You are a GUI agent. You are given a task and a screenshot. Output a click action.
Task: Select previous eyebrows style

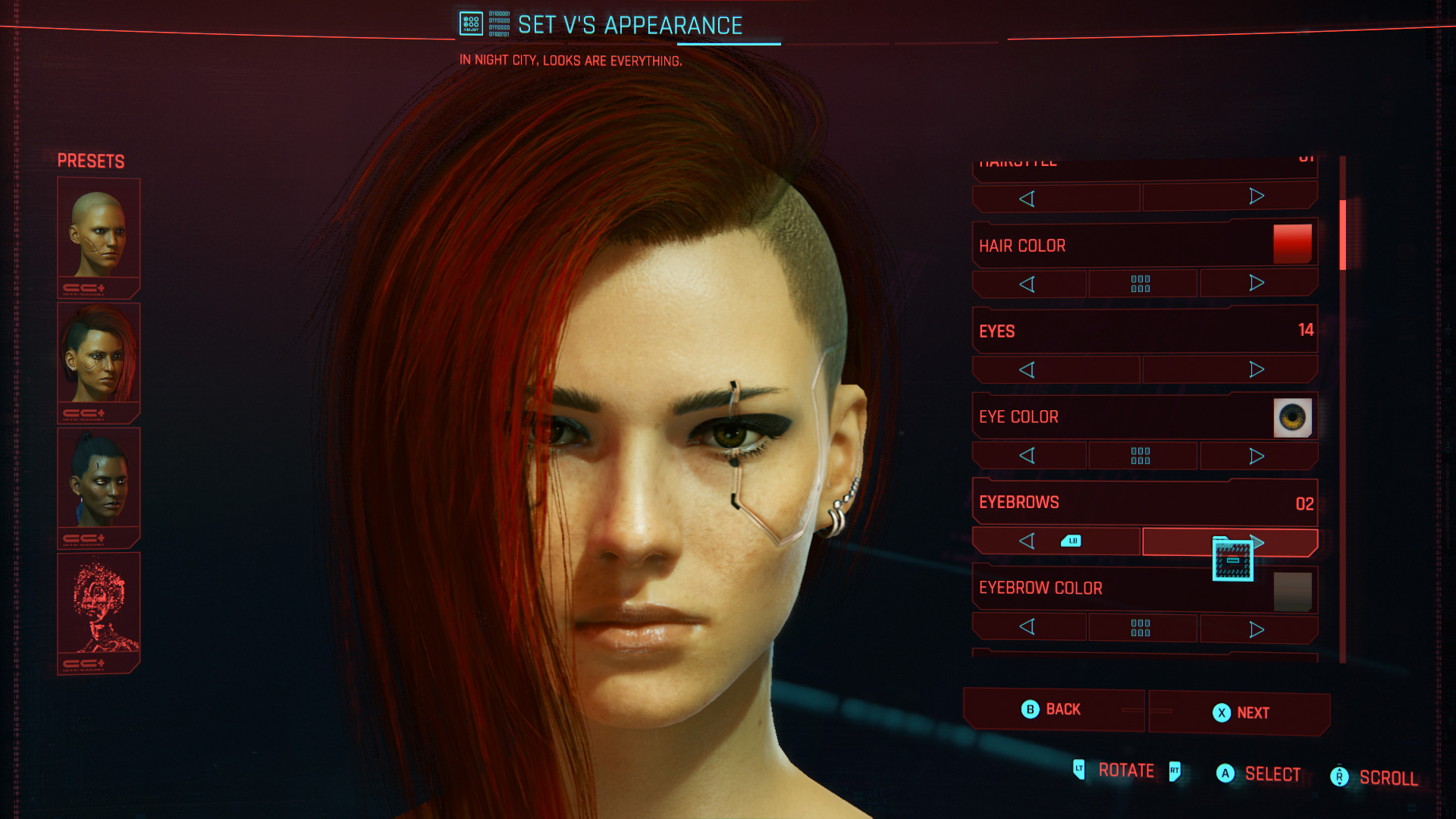click(x=1028, y=541)
